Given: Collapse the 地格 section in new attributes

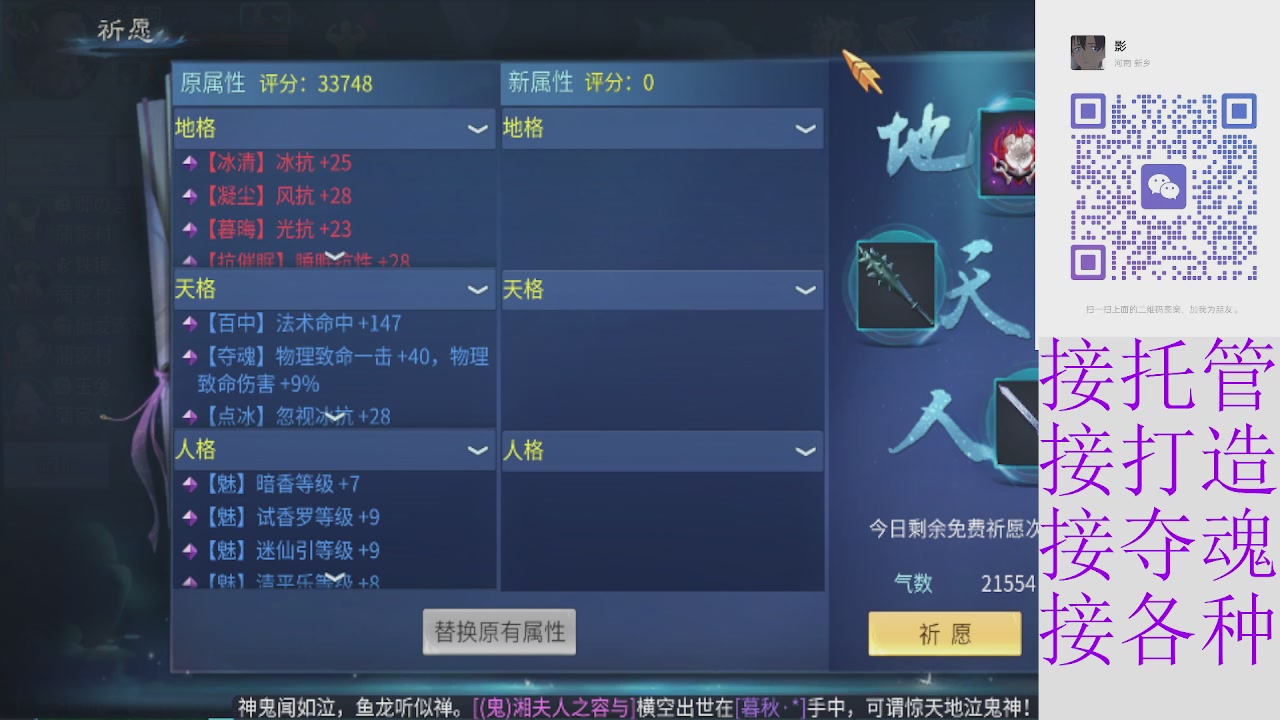Looking at the screenshot, I should [x=805, y=128].
